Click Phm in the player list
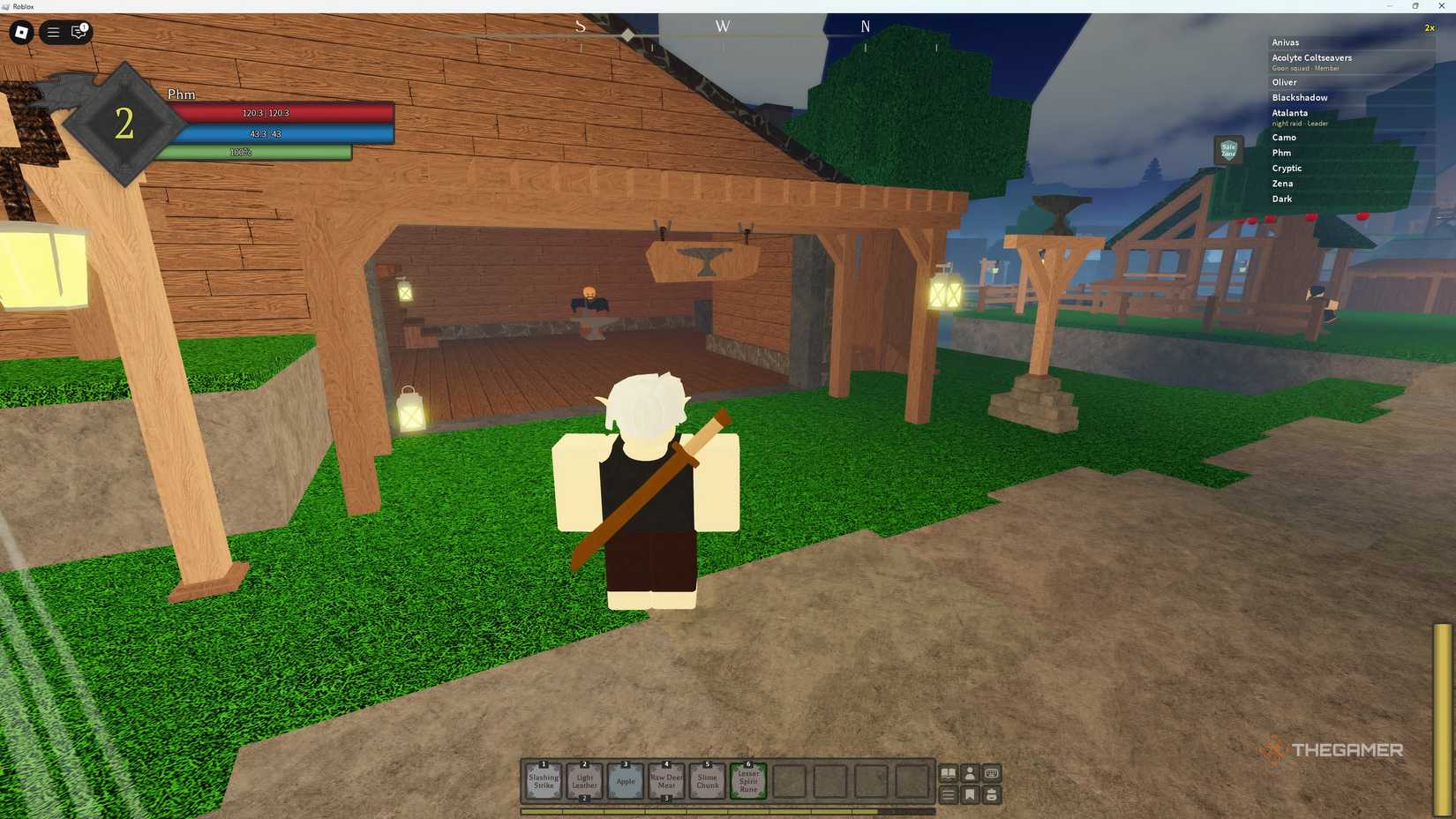 (1281, 153)
